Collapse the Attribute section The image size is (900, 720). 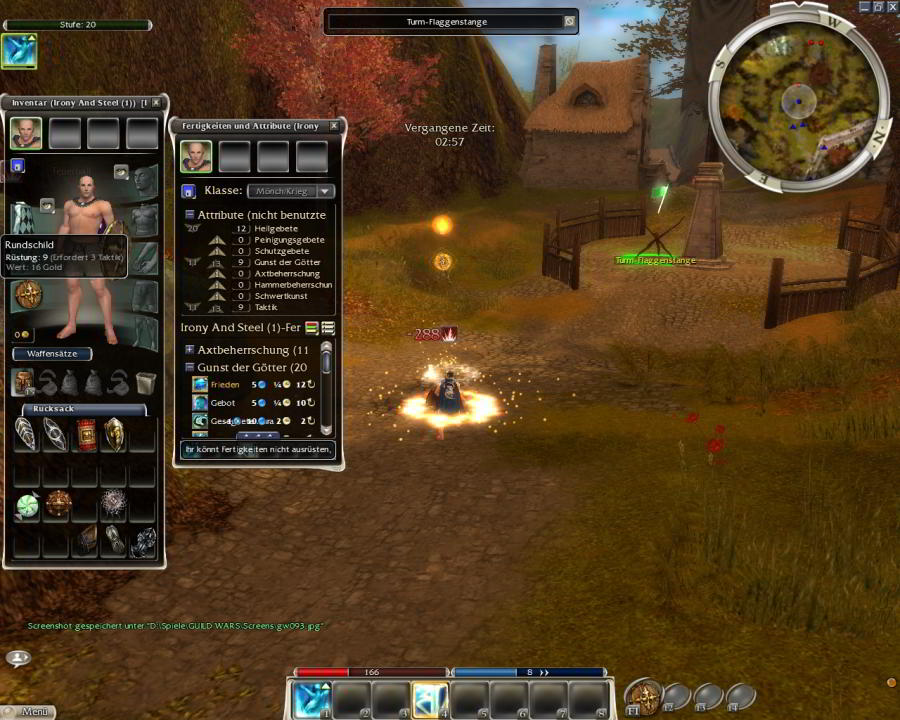pos(189,215)
